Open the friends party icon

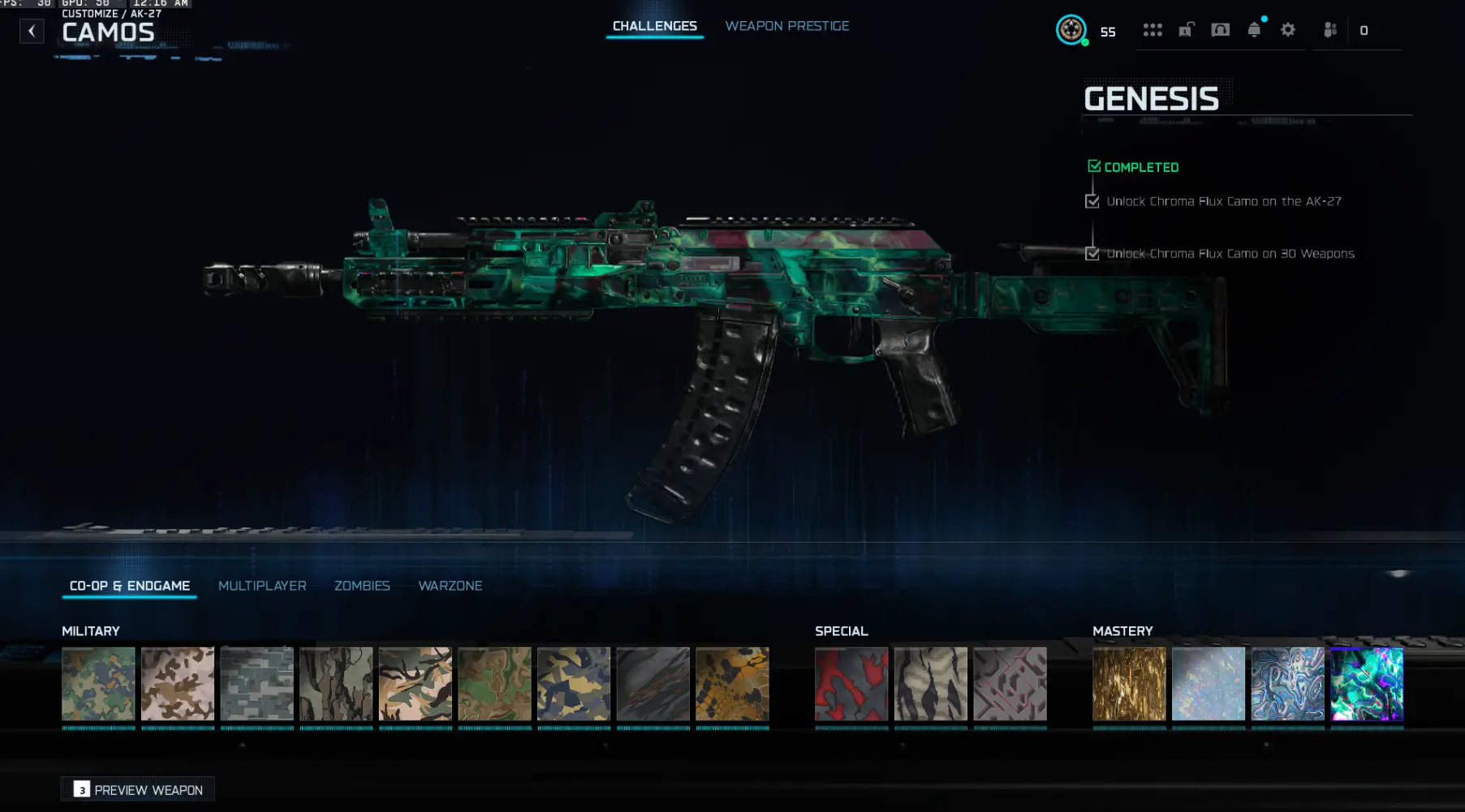click(x=1329, y=31)
